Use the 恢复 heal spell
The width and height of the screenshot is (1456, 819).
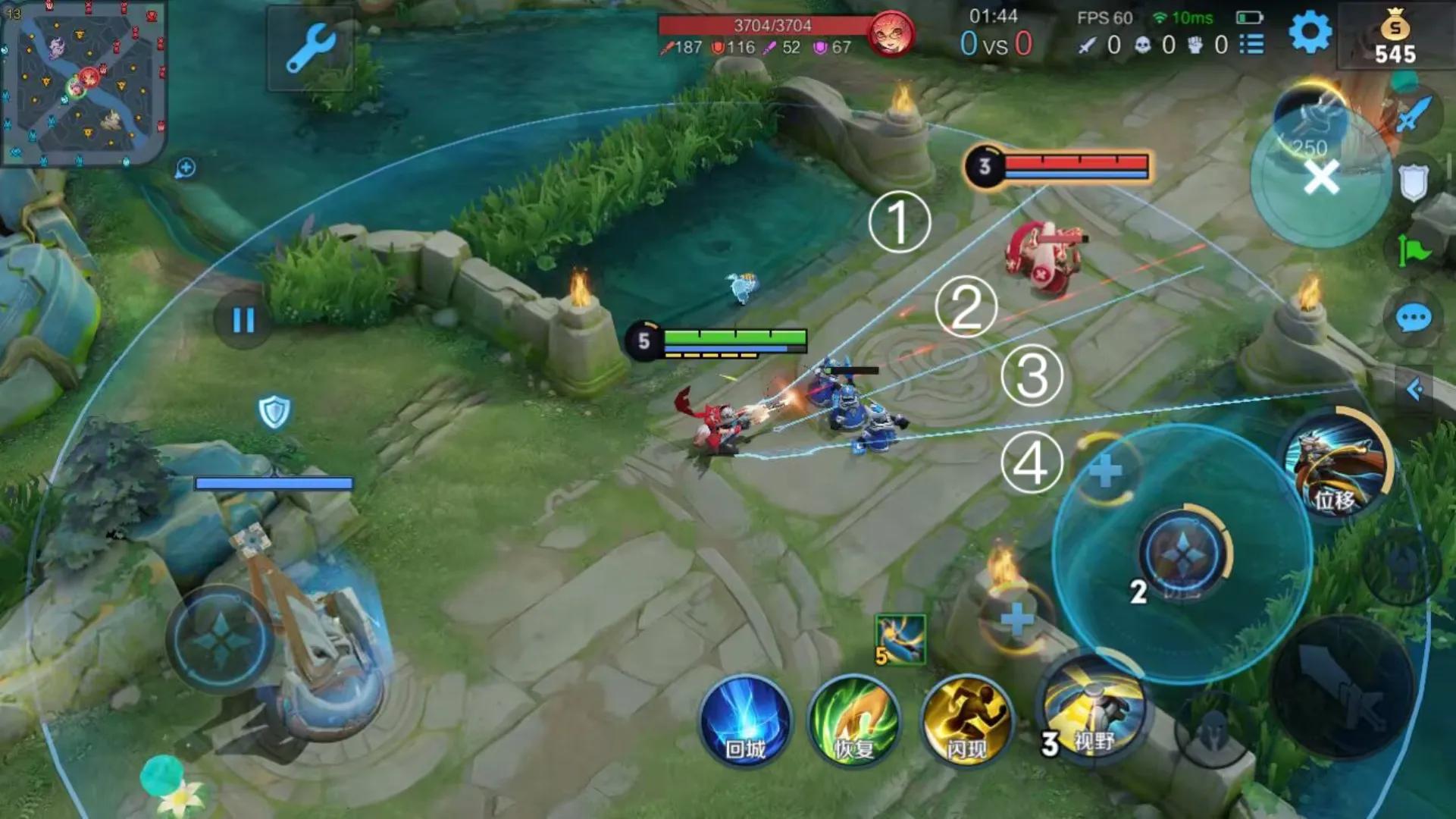(855, 721)
